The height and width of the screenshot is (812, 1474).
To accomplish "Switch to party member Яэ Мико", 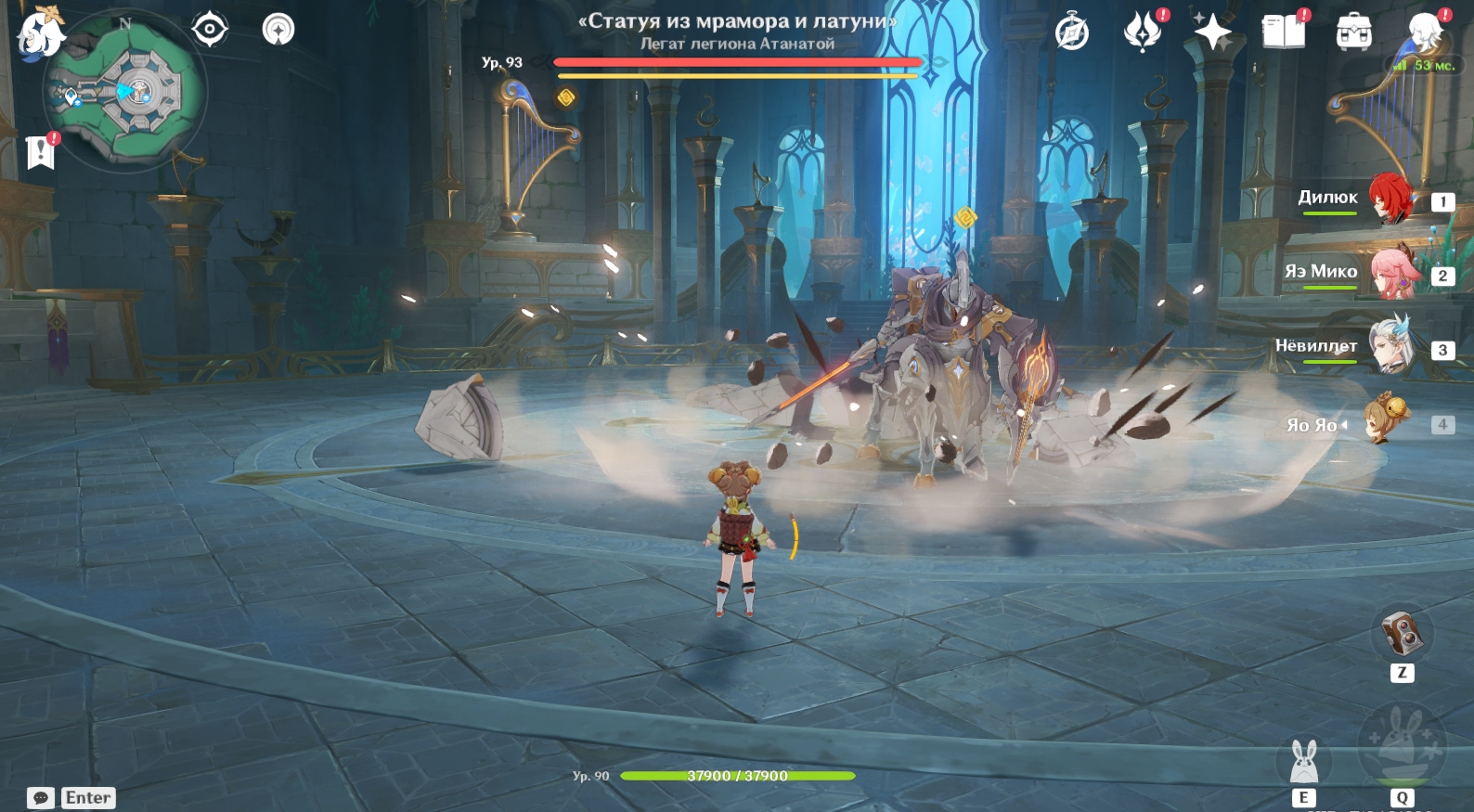I will click(x=1391, y=272).
